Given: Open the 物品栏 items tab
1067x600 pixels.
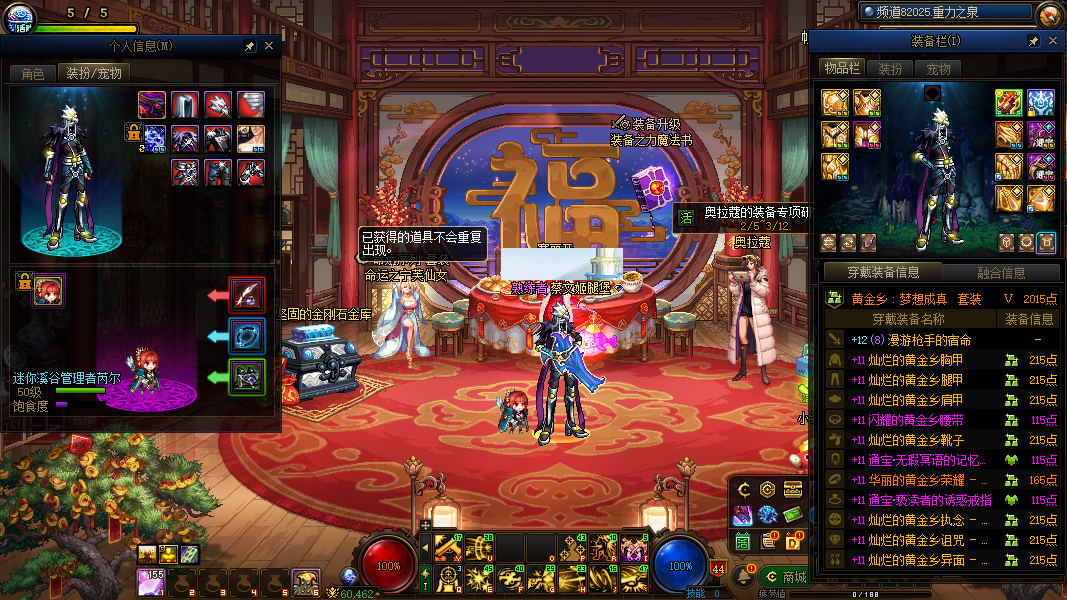Looking at the screenshot, I should pyautogui.click(x=841, y=68).
